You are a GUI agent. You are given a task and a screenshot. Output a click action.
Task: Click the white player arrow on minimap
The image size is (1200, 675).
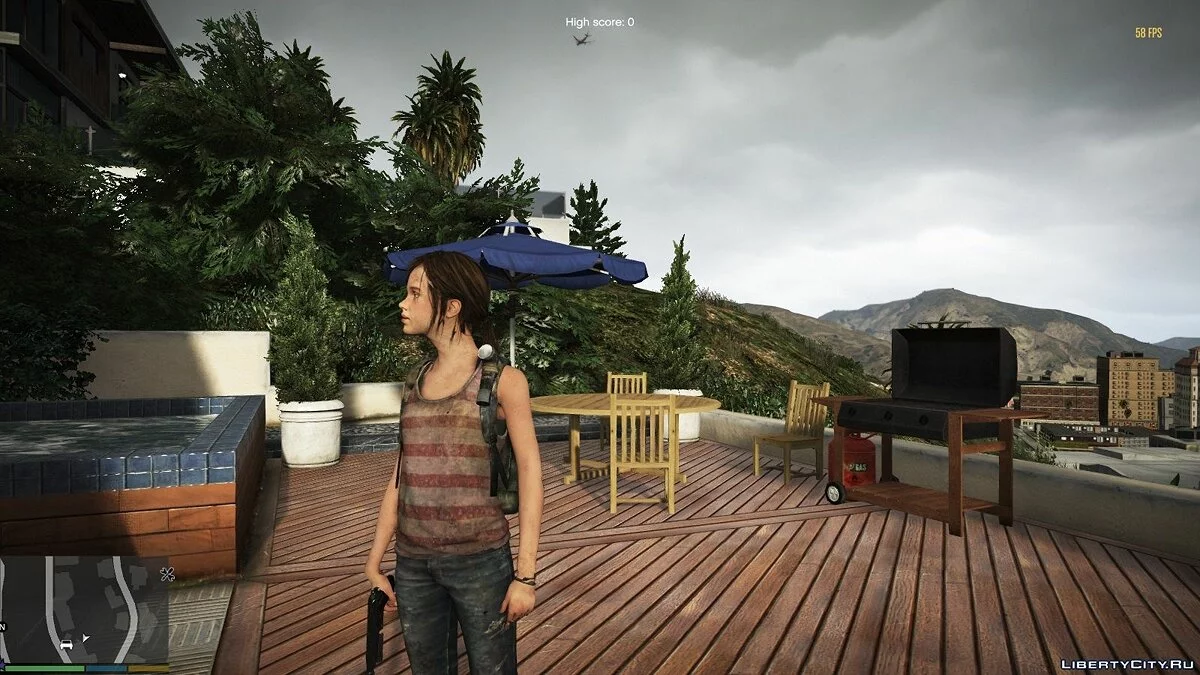[x=86, y=637]
